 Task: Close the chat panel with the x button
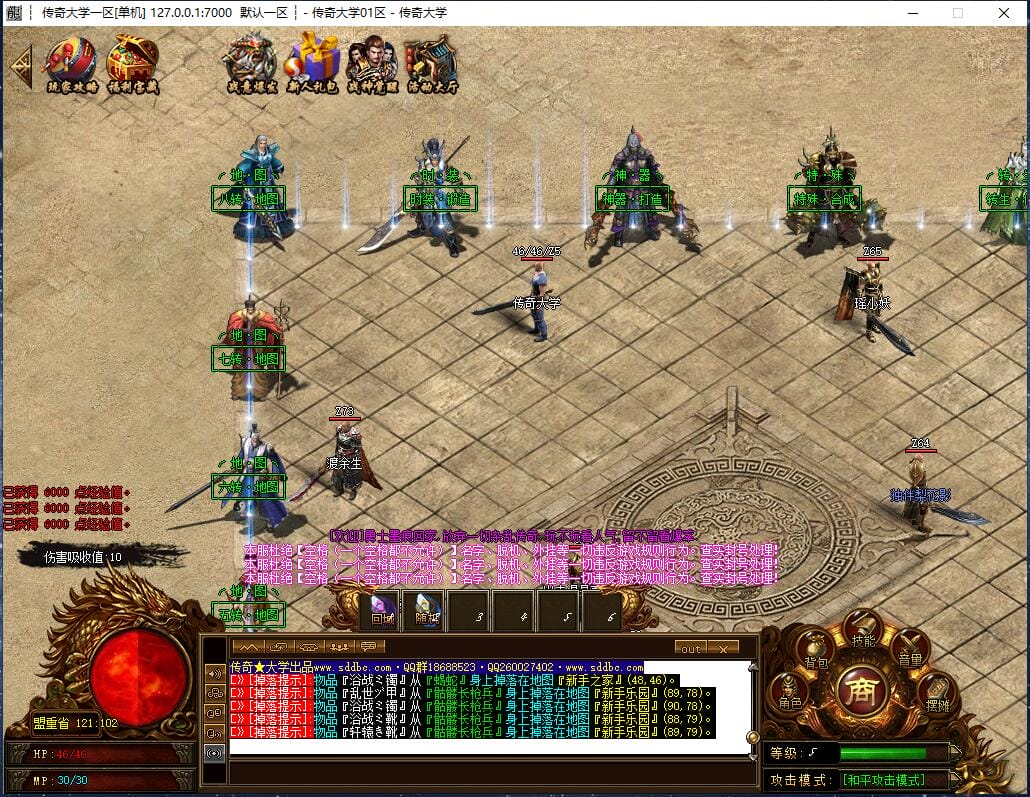(722, 648)
